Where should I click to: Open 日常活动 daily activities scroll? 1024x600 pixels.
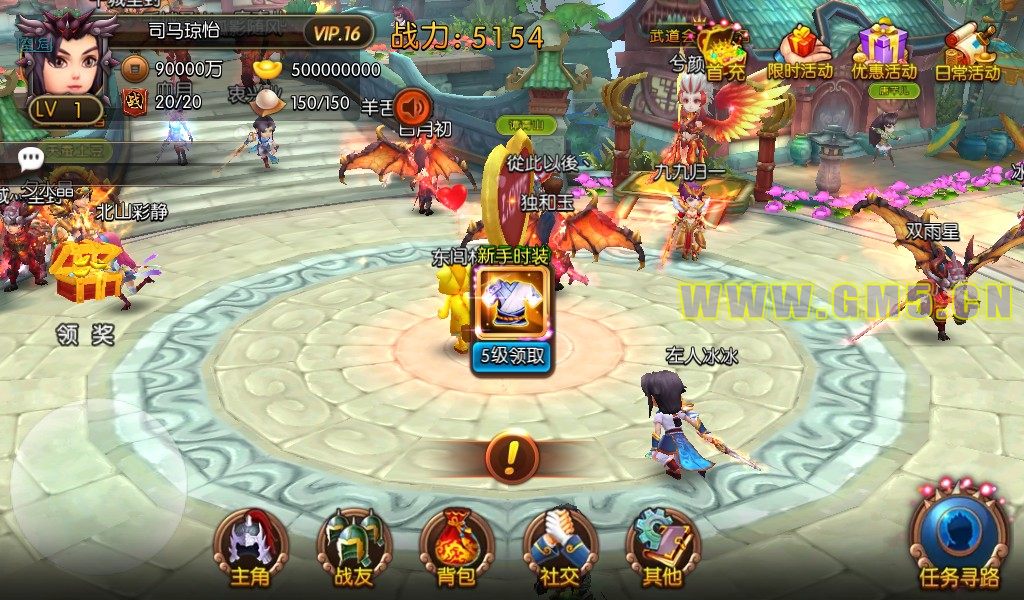967,52
